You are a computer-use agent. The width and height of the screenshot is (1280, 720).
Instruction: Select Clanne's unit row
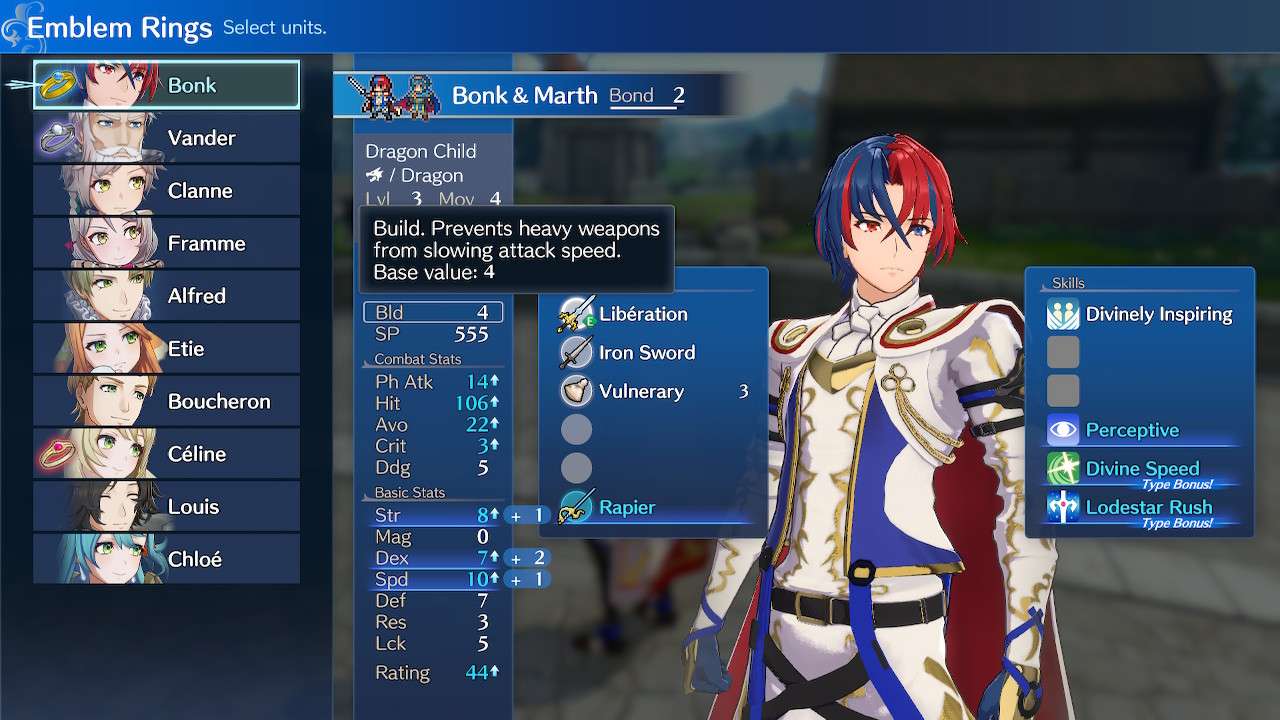point(167,191)
